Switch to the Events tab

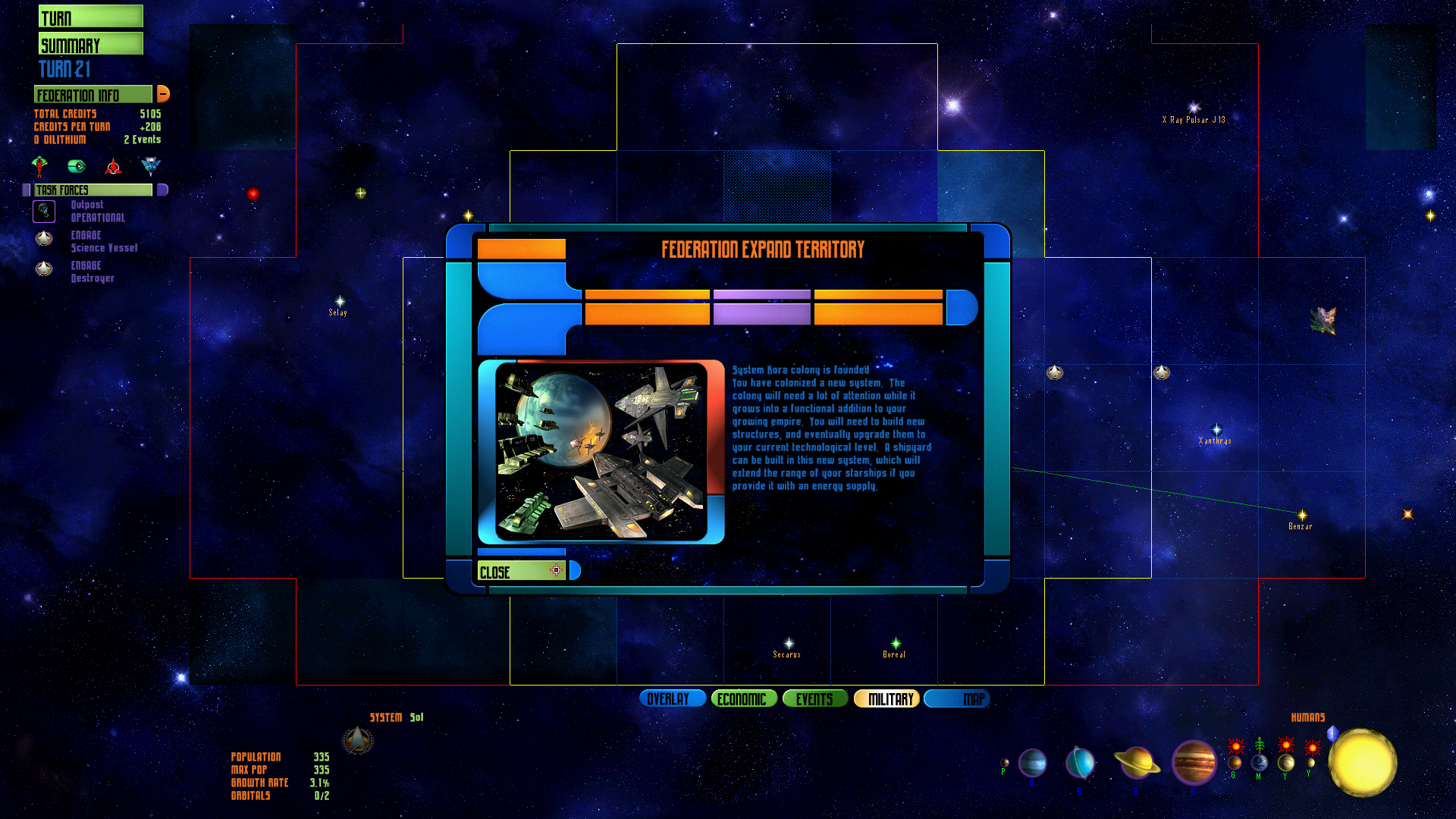coord(815,698)
